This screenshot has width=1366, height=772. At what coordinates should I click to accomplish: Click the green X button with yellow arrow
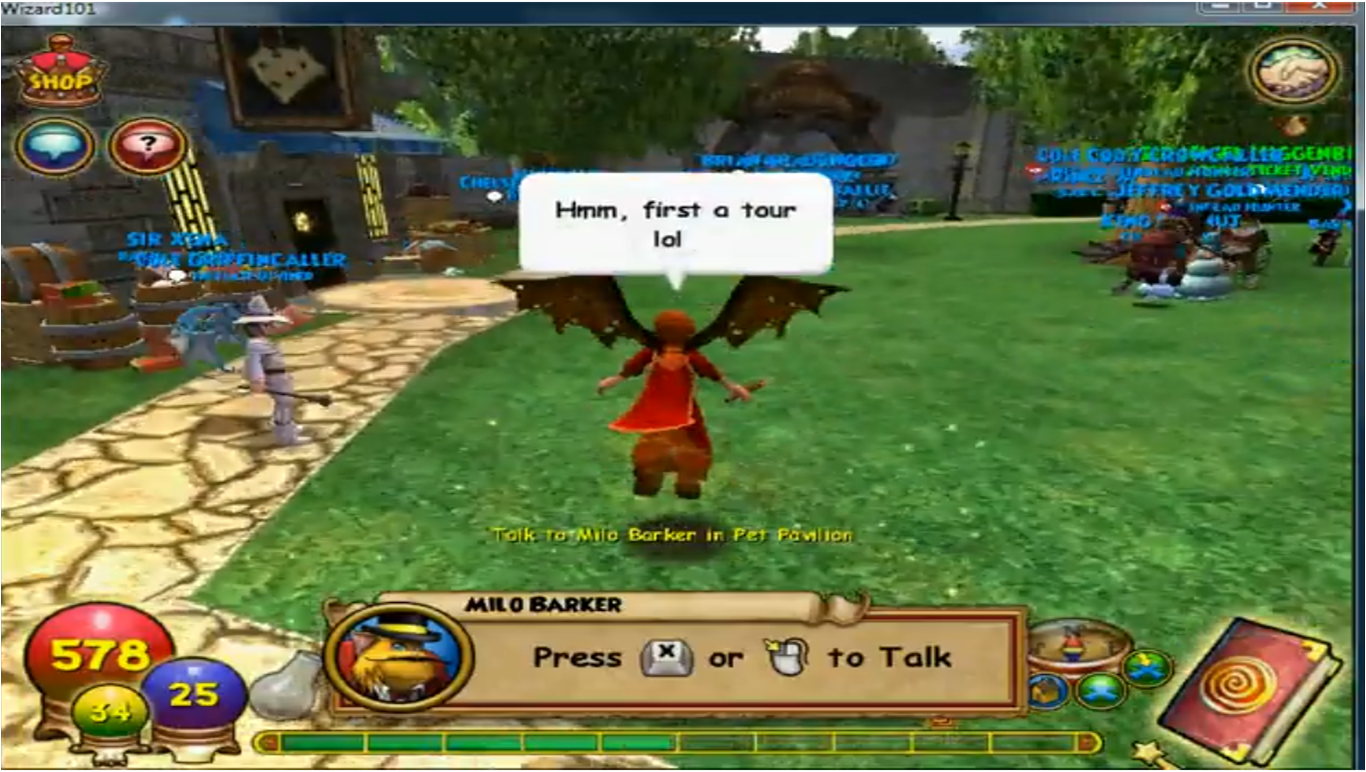(1146, 668)
